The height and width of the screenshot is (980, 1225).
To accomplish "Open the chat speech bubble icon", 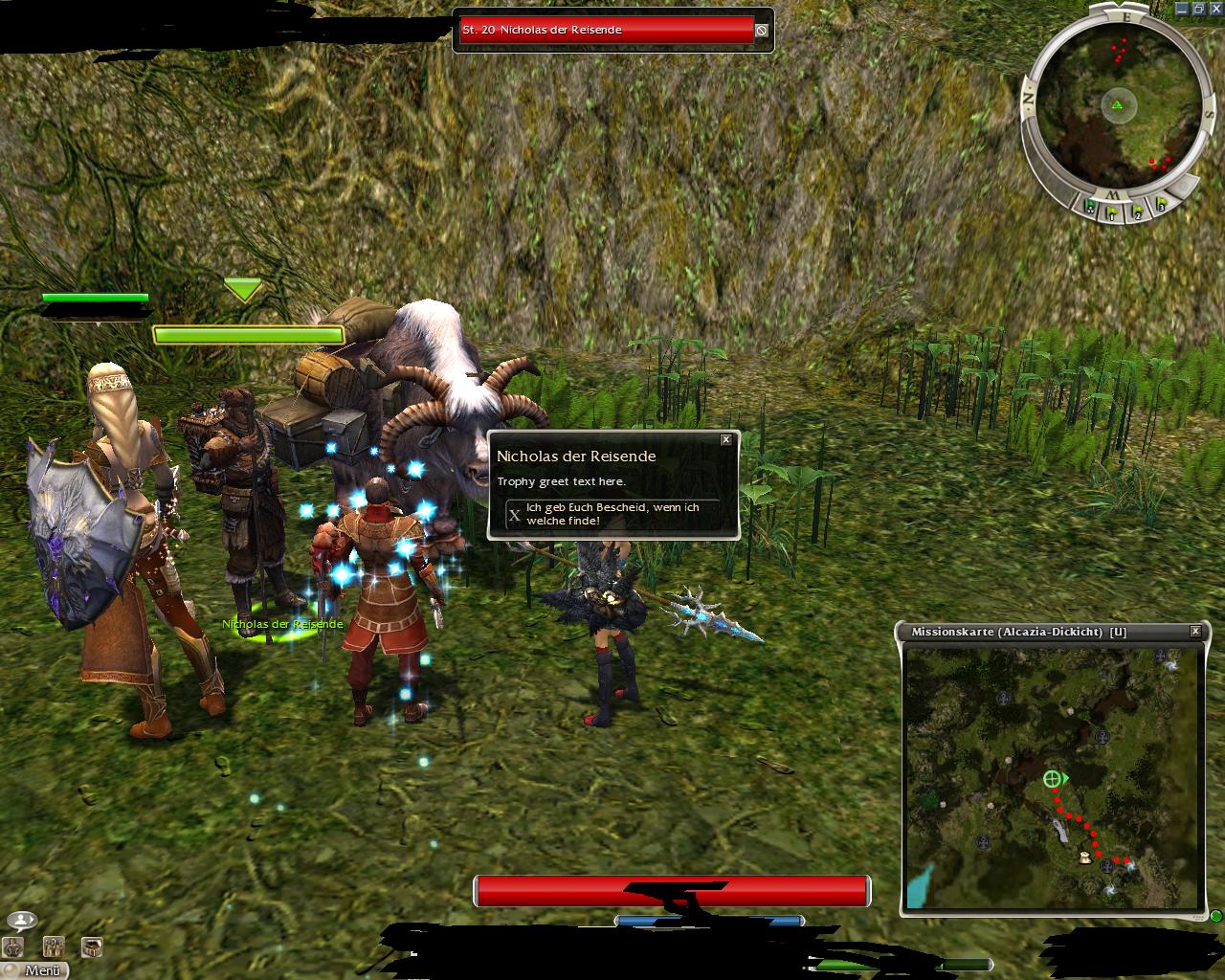I will pyautogui.click(x=21, y=921).
